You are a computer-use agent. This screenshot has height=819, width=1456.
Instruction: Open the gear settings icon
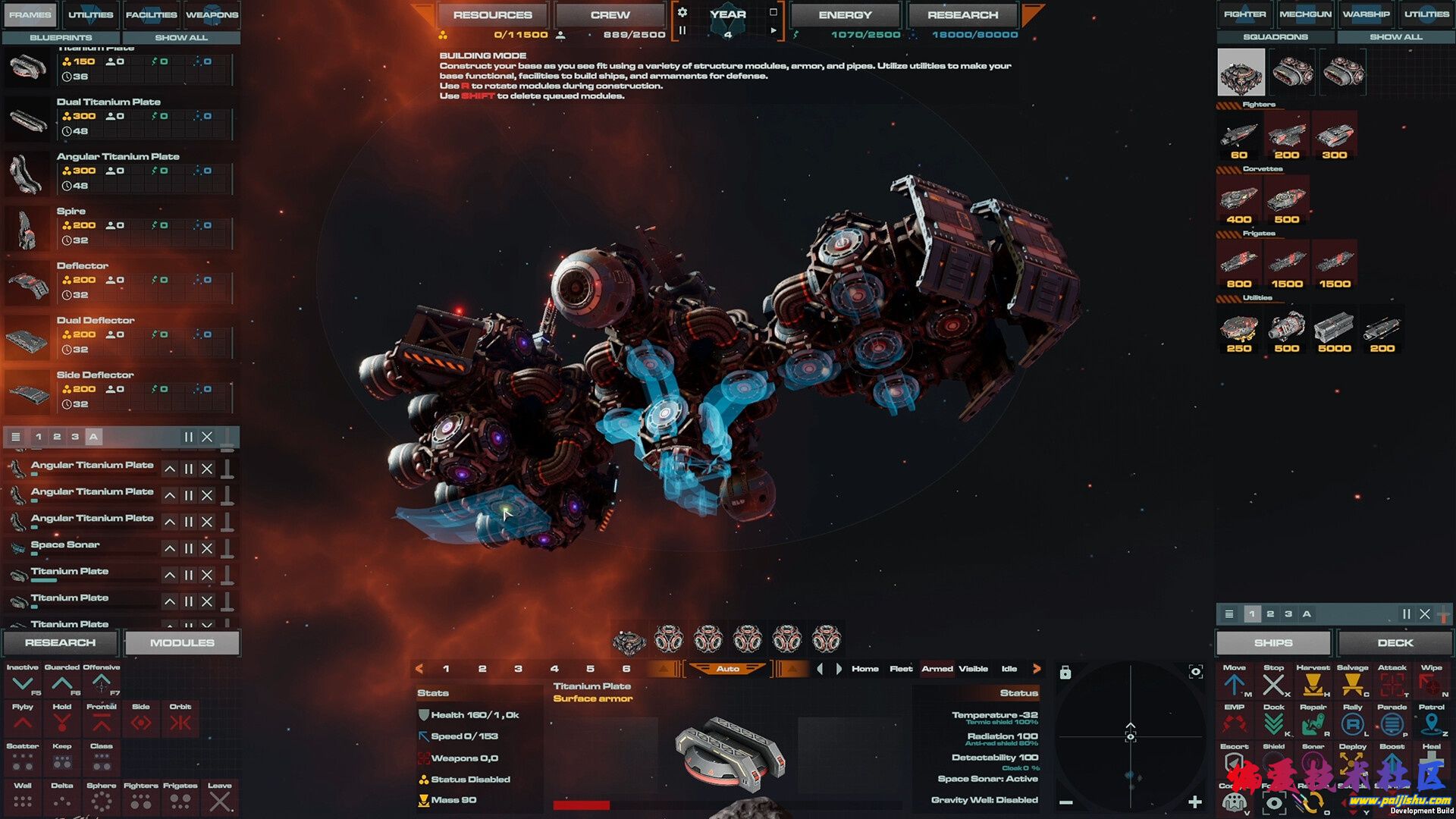tap(682, 12)
